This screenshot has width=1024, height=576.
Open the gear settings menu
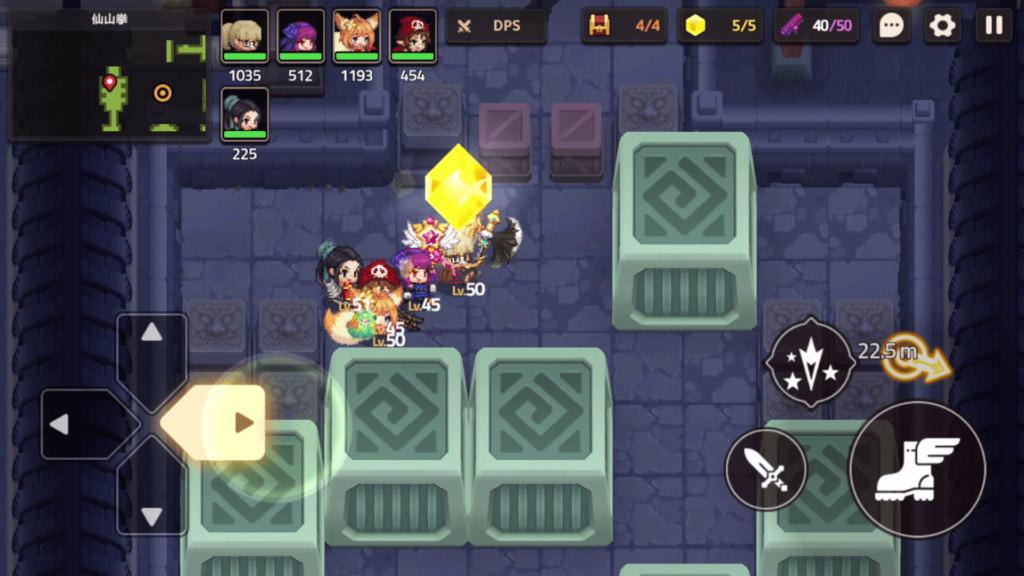[x=942, y=26]
